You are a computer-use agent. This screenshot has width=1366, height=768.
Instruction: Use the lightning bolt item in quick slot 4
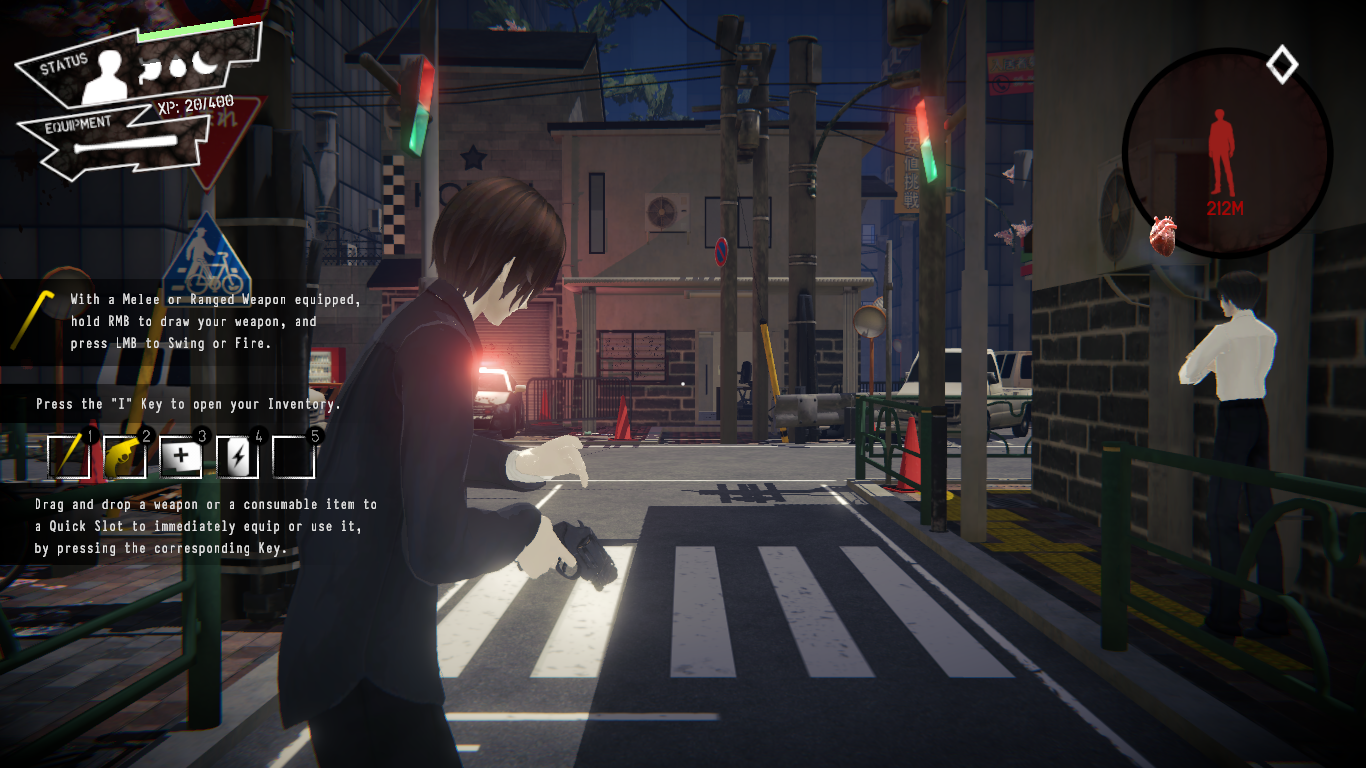237,457
